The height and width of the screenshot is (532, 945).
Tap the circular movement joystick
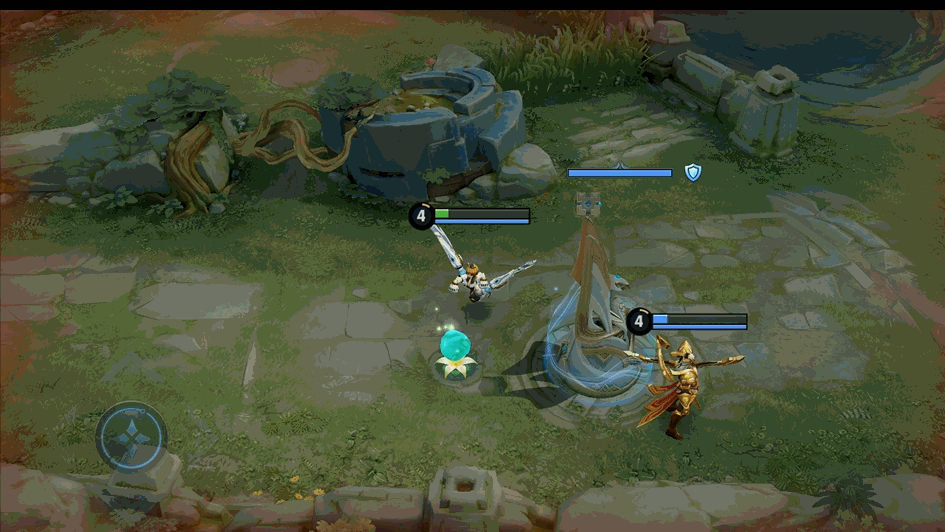(x=131, y=437)
